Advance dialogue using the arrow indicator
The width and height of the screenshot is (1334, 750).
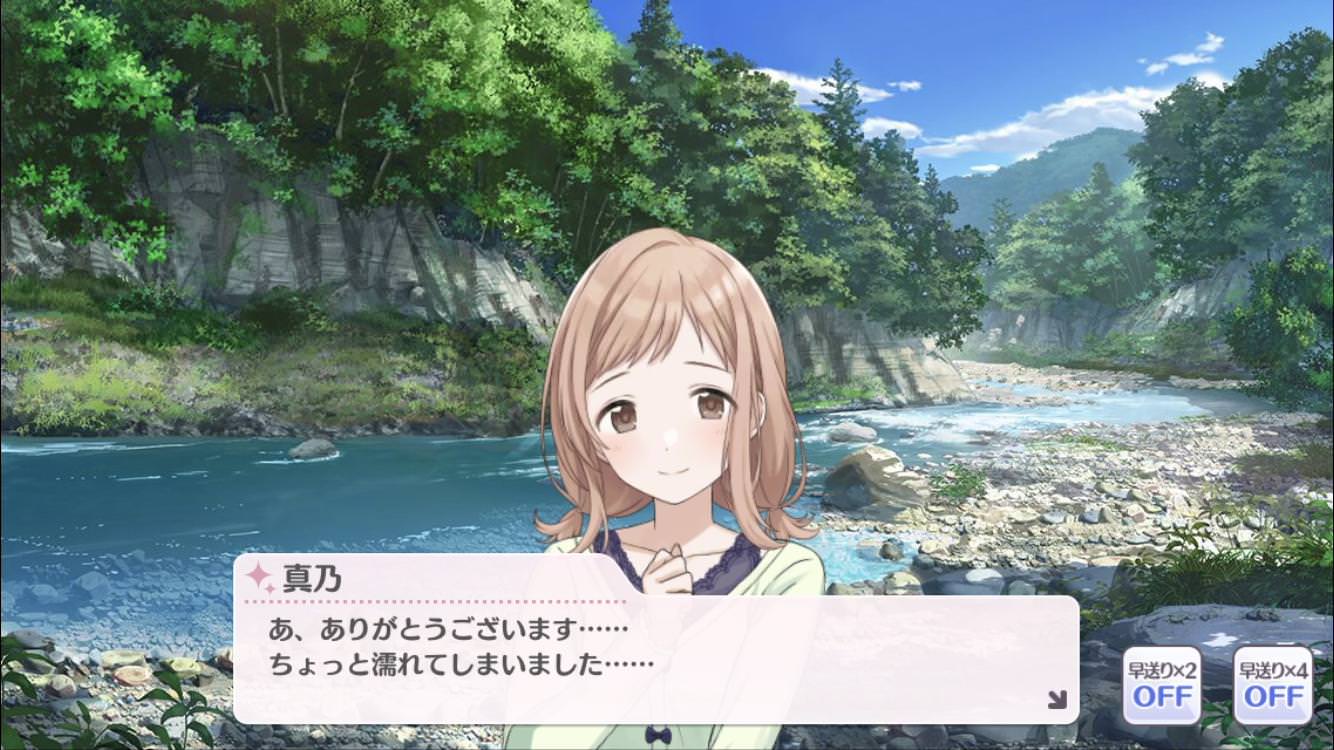pyautogui.click(x=1057, y=700)
